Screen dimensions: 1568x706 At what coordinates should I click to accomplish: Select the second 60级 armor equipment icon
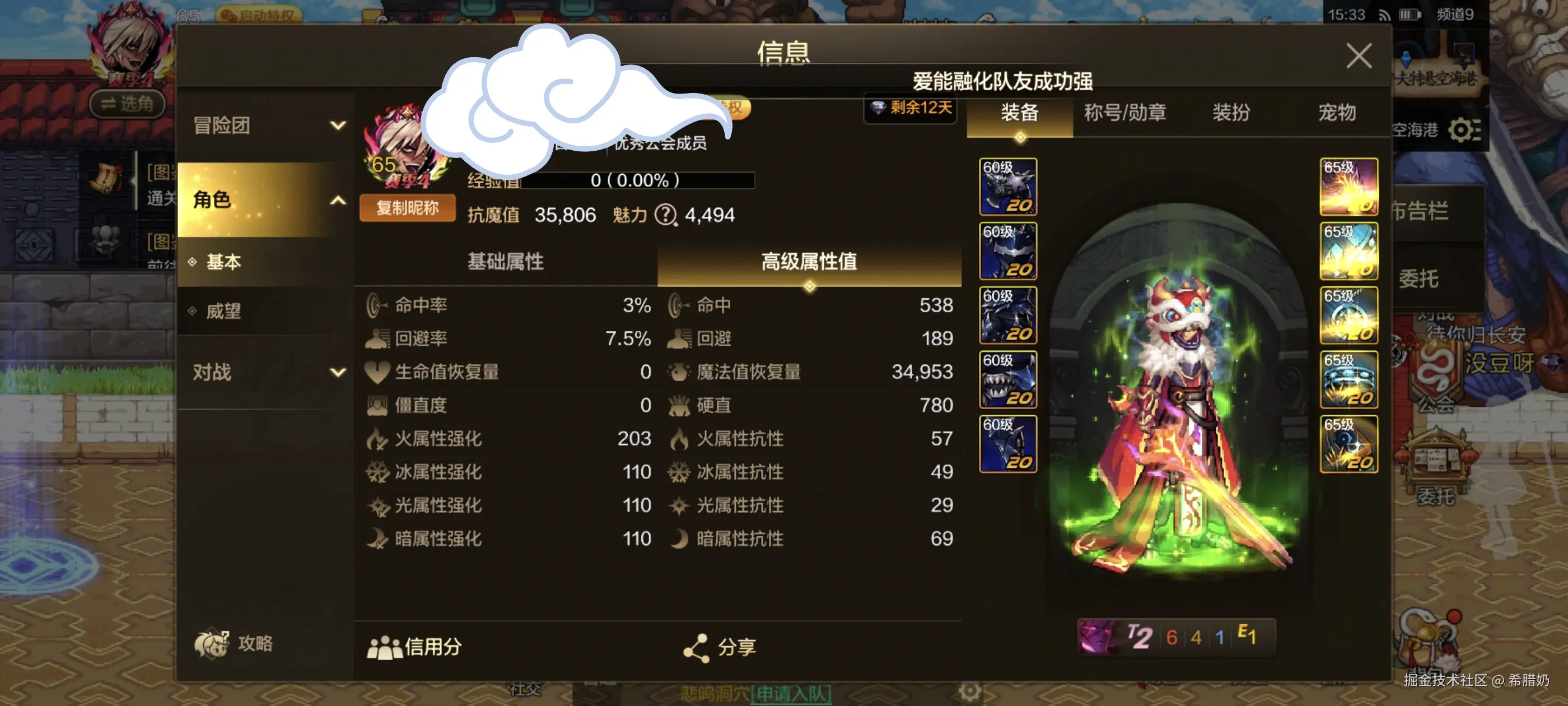[x=1007, y=250]
